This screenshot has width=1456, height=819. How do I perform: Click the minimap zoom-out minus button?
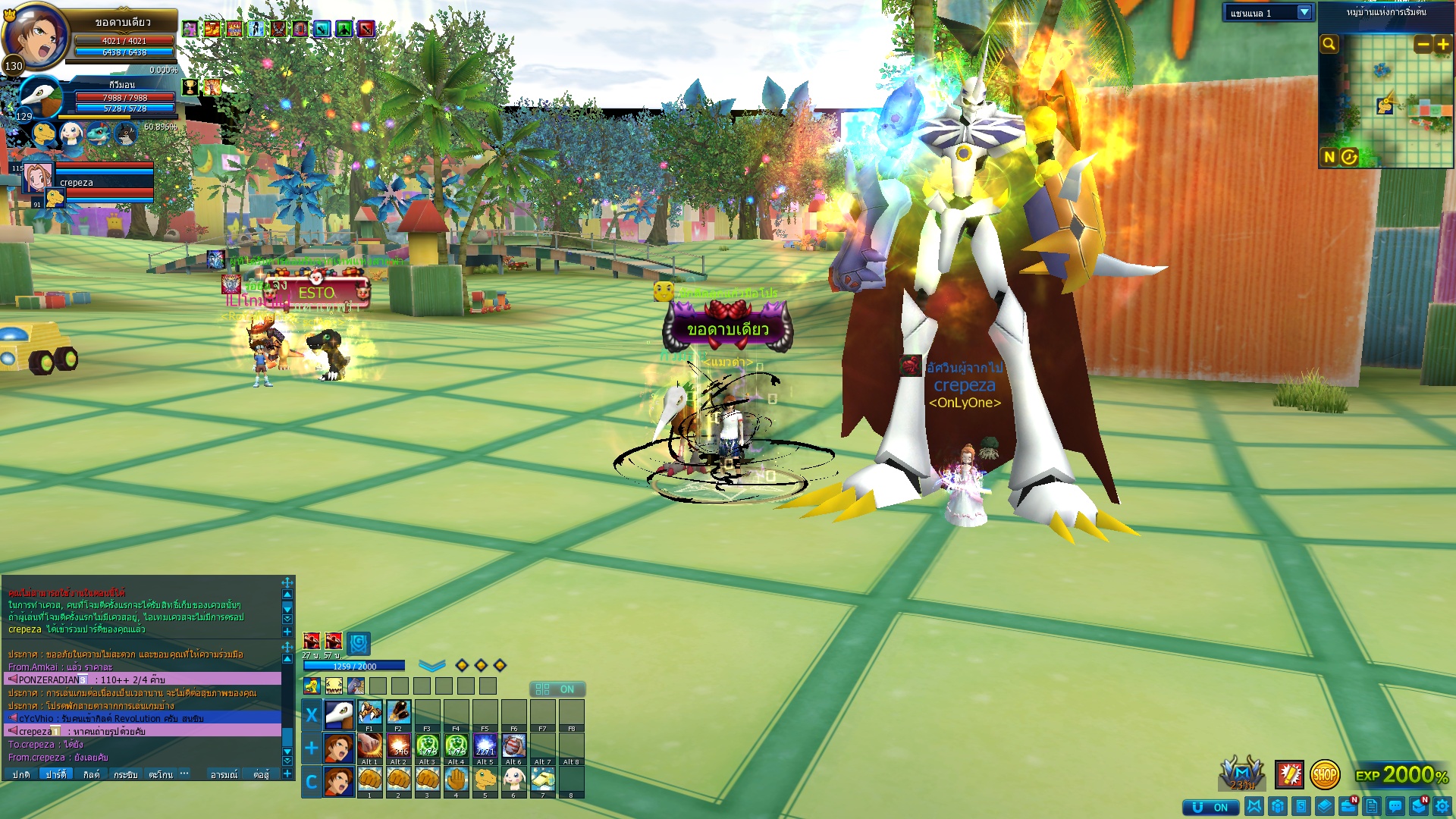point(1423,45)
